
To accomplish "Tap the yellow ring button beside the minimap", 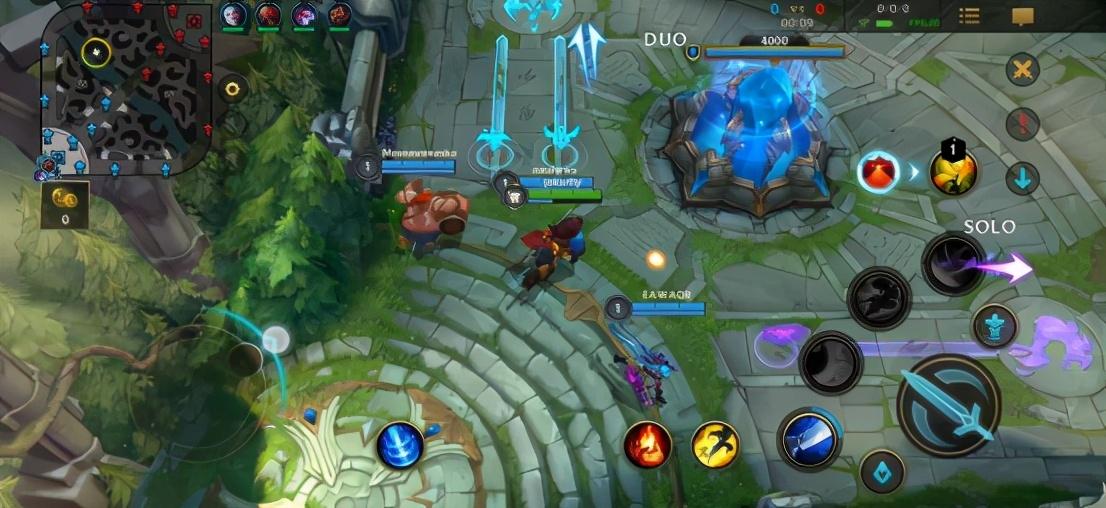I will coord(233,89).
